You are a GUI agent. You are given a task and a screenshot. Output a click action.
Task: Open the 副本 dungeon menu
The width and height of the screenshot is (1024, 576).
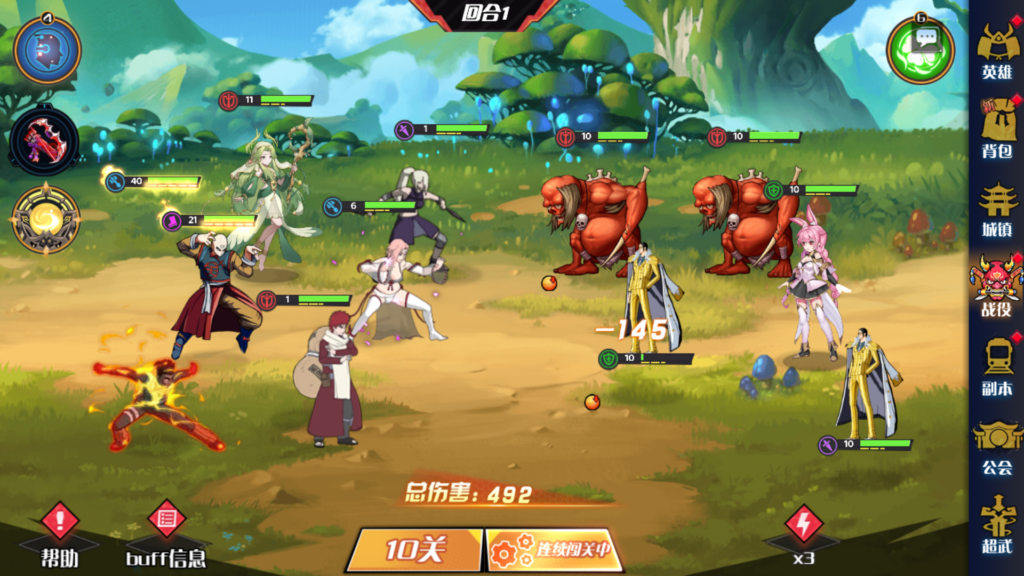click(996, 366)
